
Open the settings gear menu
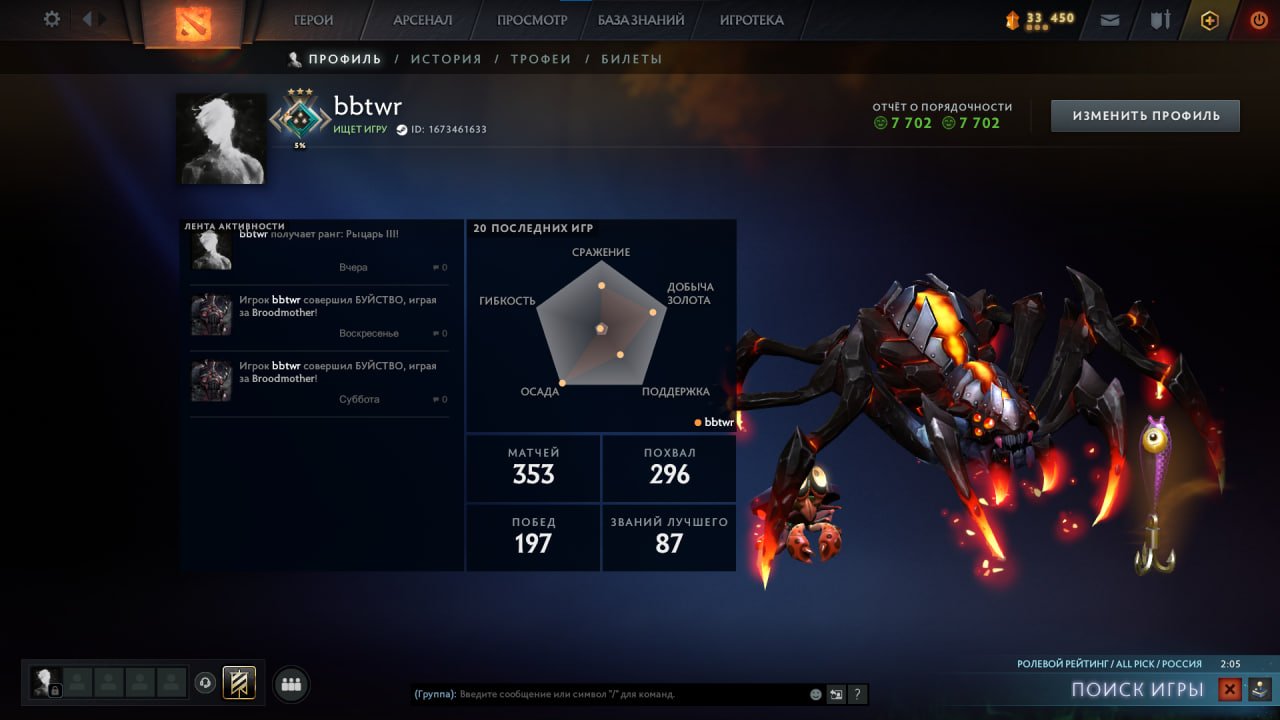point(52,19)
